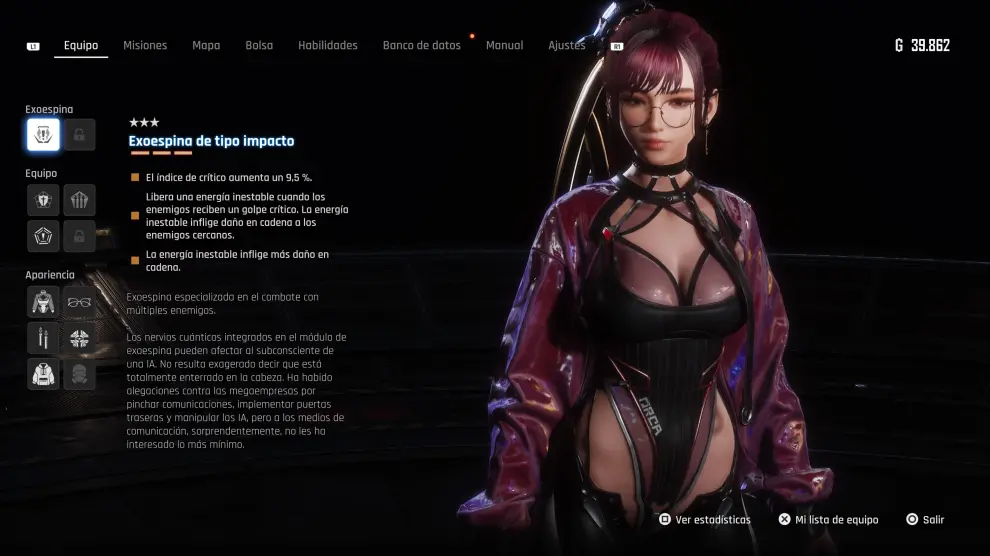The image size is (990, 556).
Task: Show the Manual tab
Action: click(x=504, y=46)
